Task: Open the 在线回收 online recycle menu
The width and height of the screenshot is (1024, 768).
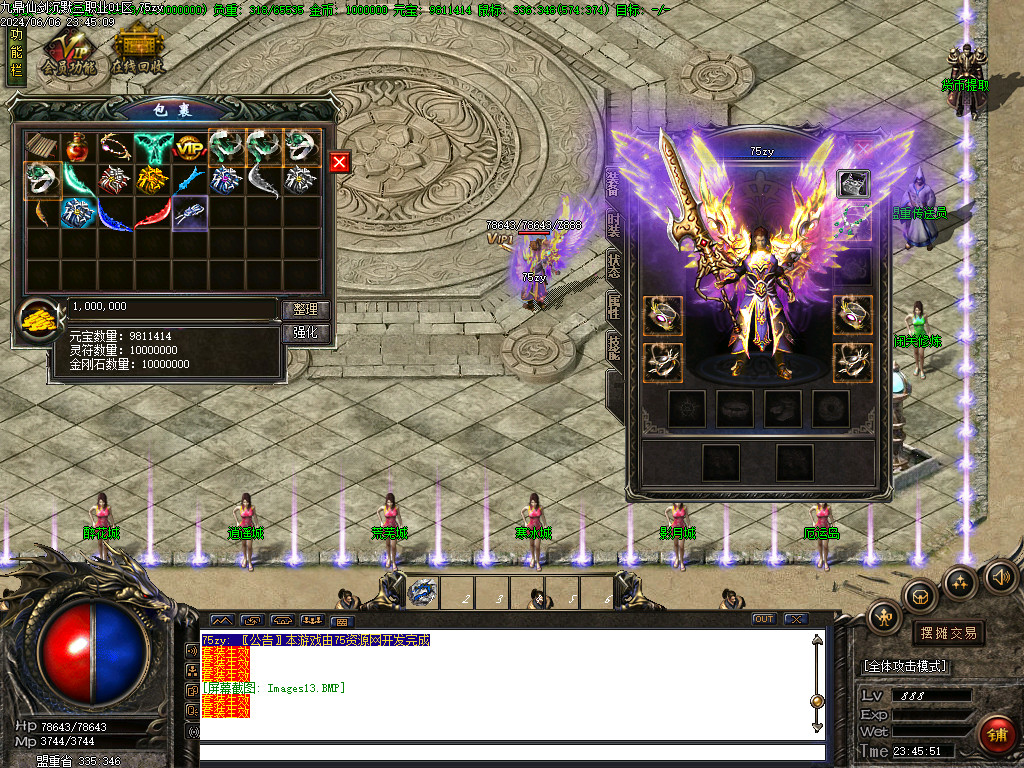Action: click(x=137, y=52)
